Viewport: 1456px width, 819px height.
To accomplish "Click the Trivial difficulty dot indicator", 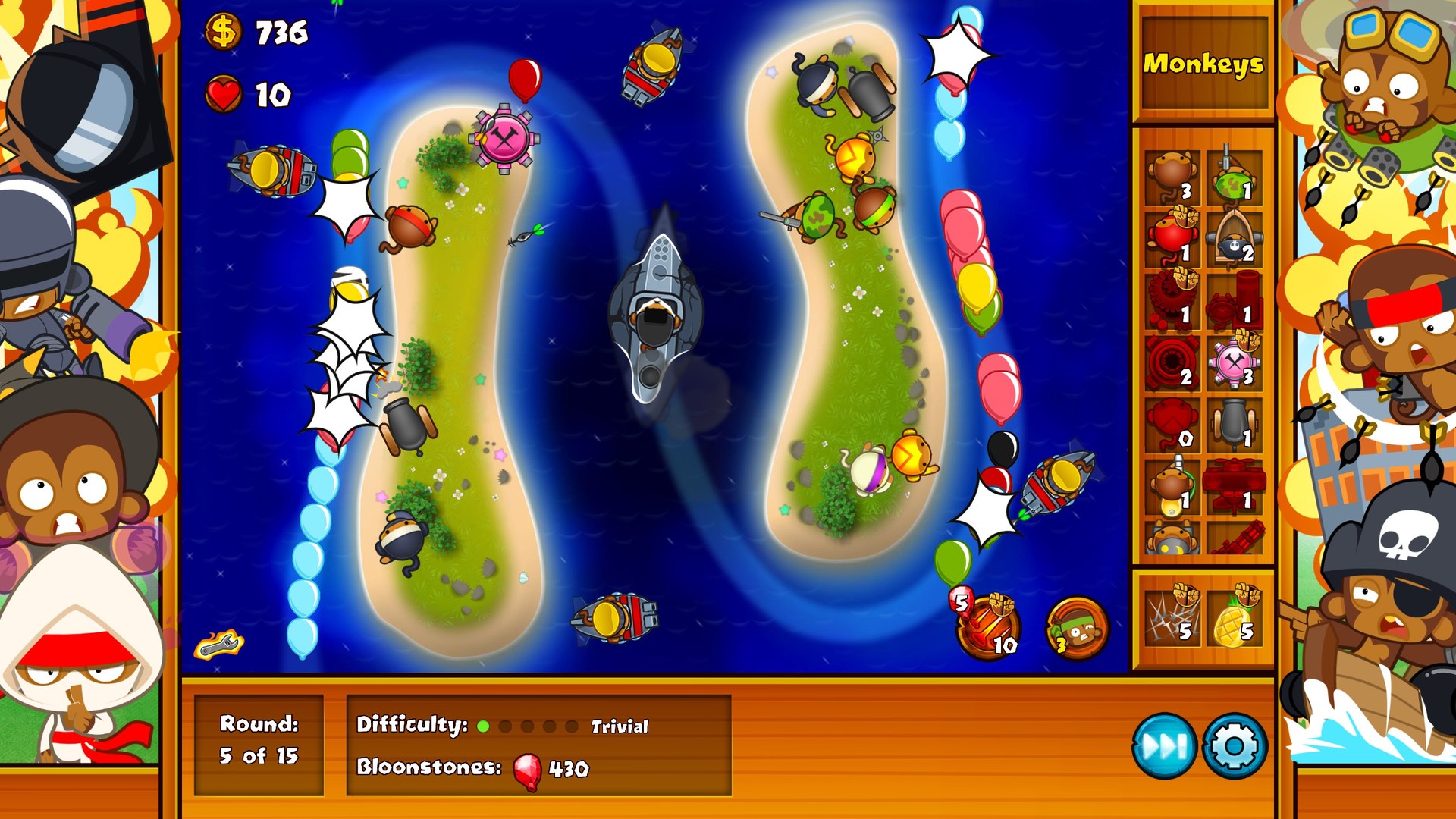I will click(482, 726).
